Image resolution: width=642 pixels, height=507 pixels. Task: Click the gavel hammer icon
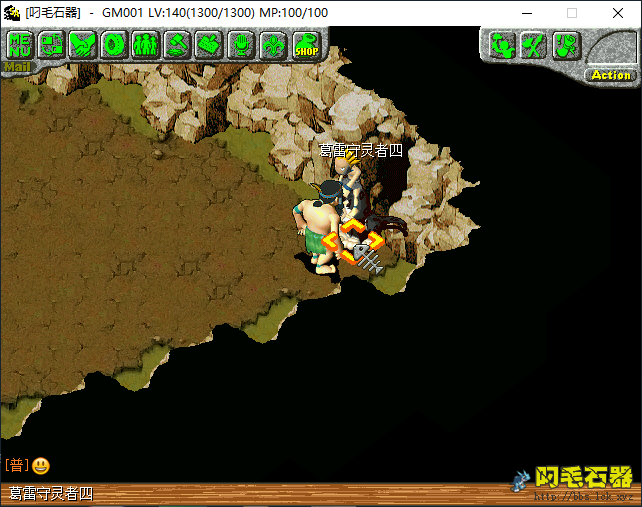(176, 44)
